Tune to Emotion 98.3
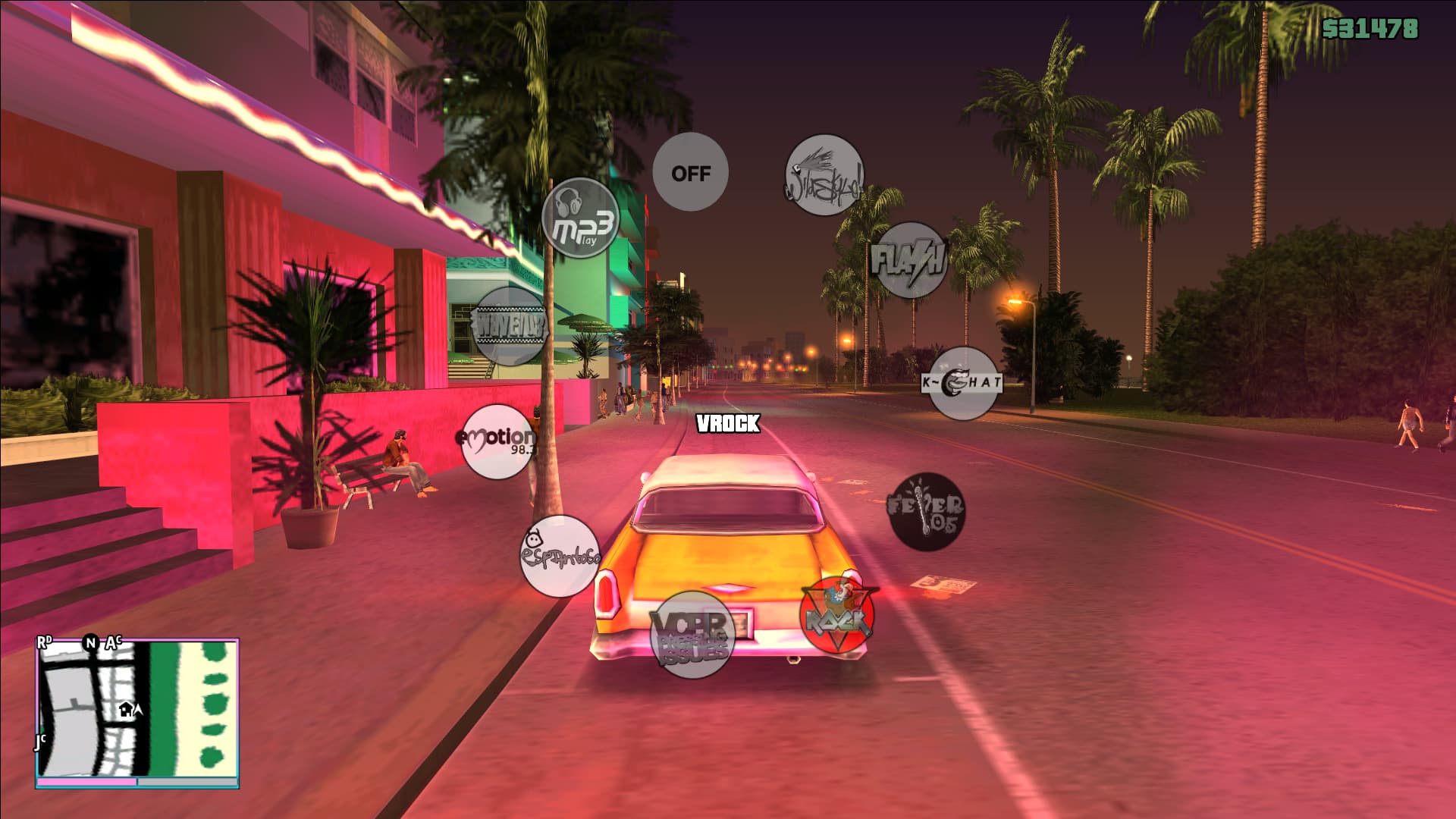Viewport: 1456px width, 819px height. click(x=498, y=441)
